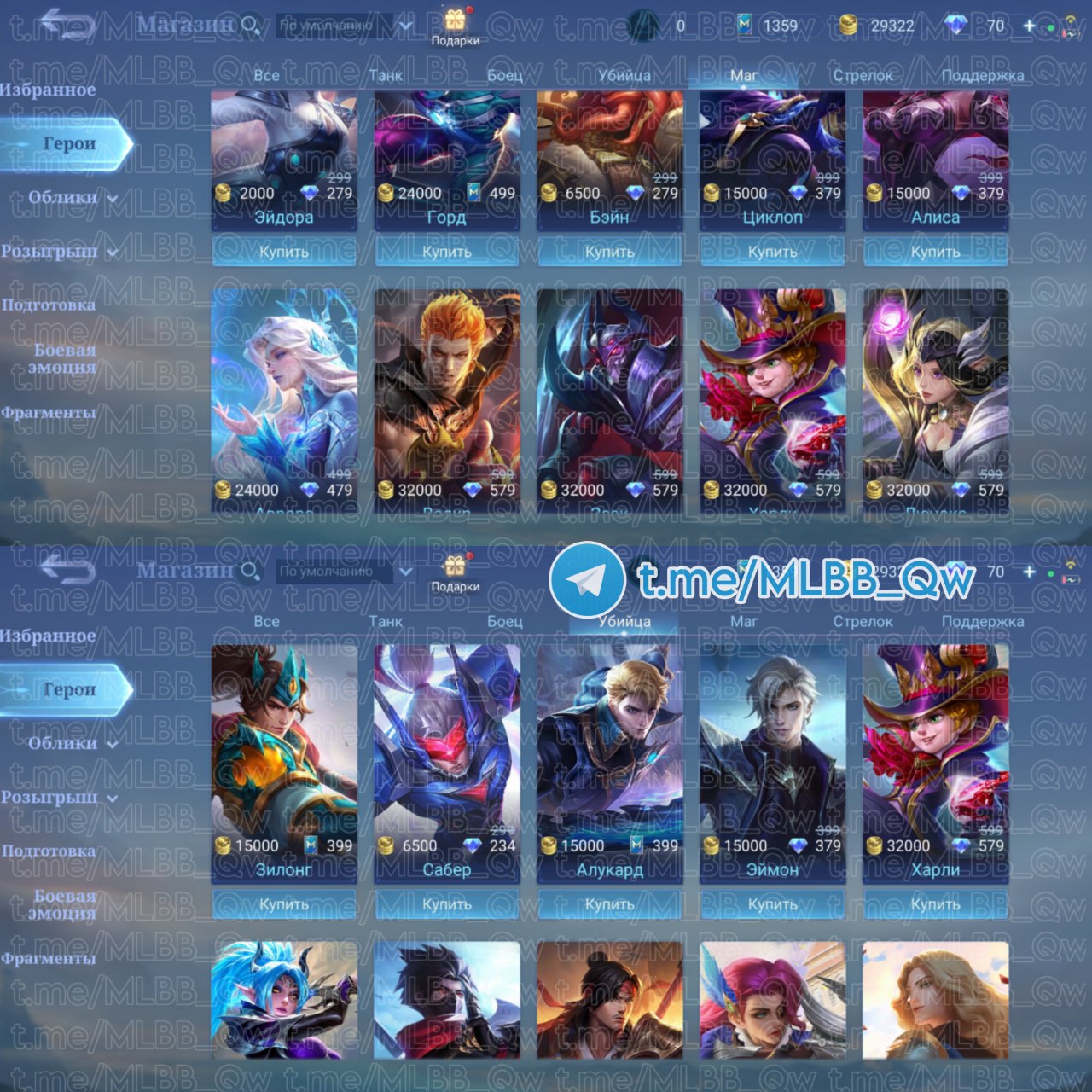The height and width of the screenshot is (1092, 1092).
Task: Switch to the Стрелок hero tab
Action: pyautogui.click(x=863, y=76)
